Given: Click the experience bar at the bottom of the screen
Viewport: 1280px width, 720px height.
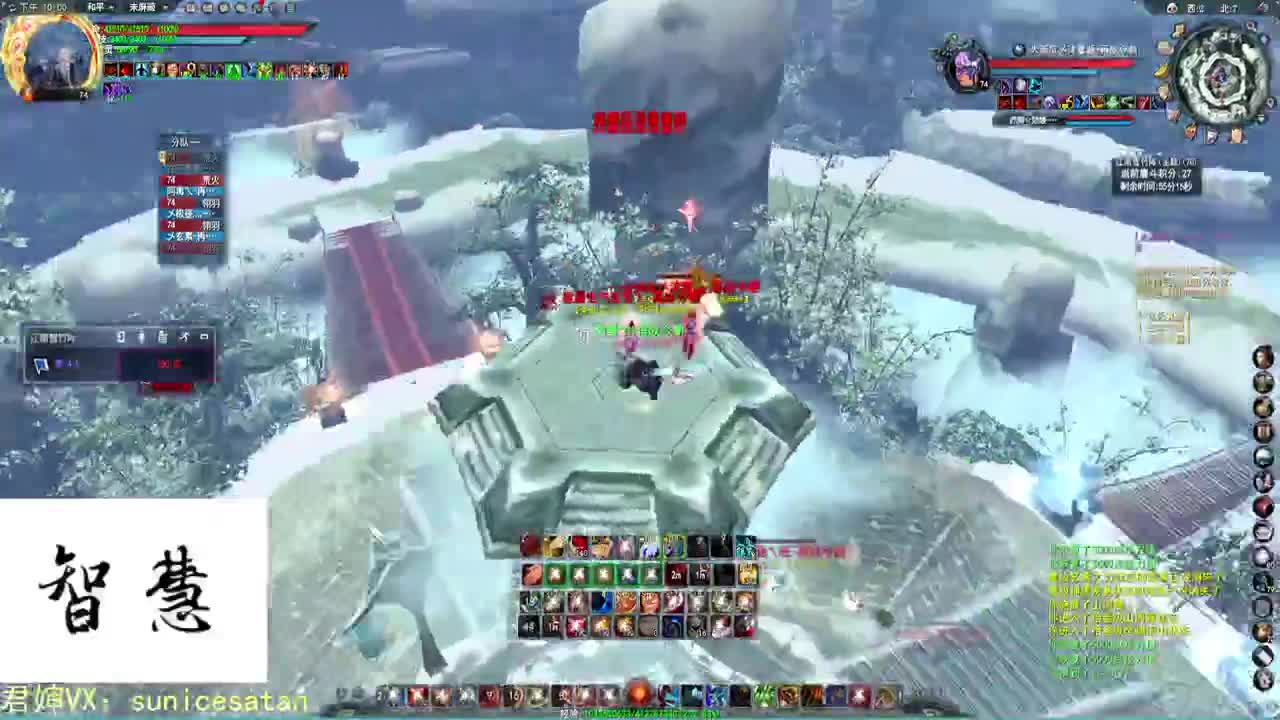Looking at the screenshot, I should pos(640,714).
